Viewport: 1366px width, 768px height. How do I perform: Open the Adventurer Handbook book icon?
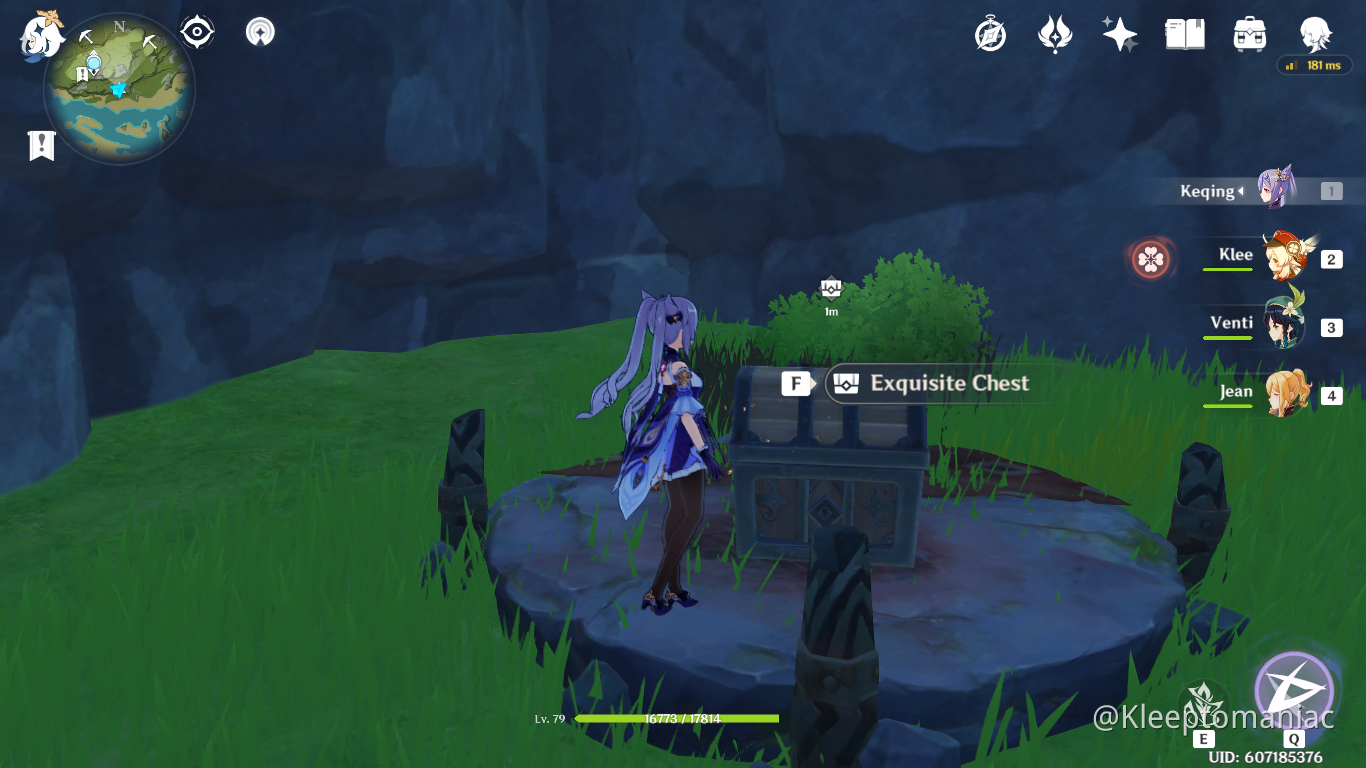point(1184,32)
